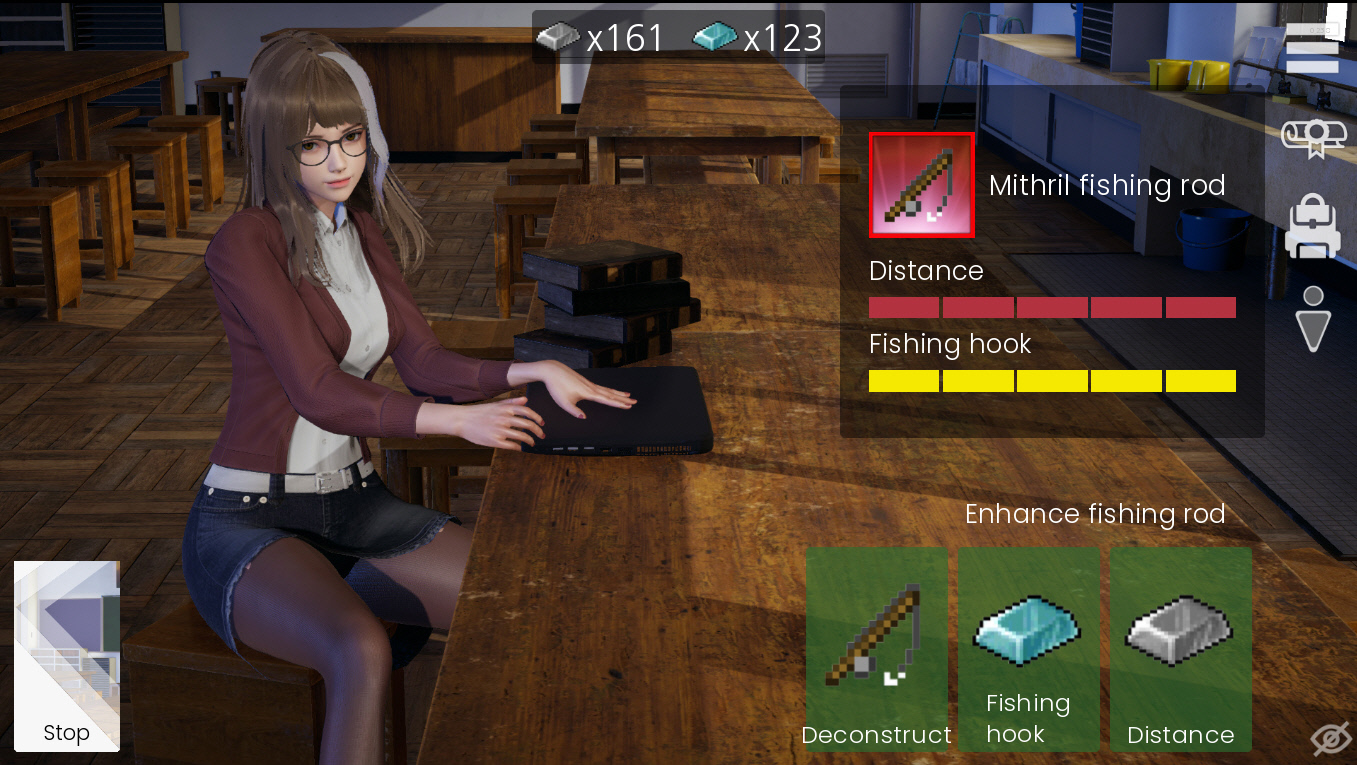This screenshot has width=1357, height=765.
Task: Toggle the Mithril fishing rod selection
Action: pos(920,185)
